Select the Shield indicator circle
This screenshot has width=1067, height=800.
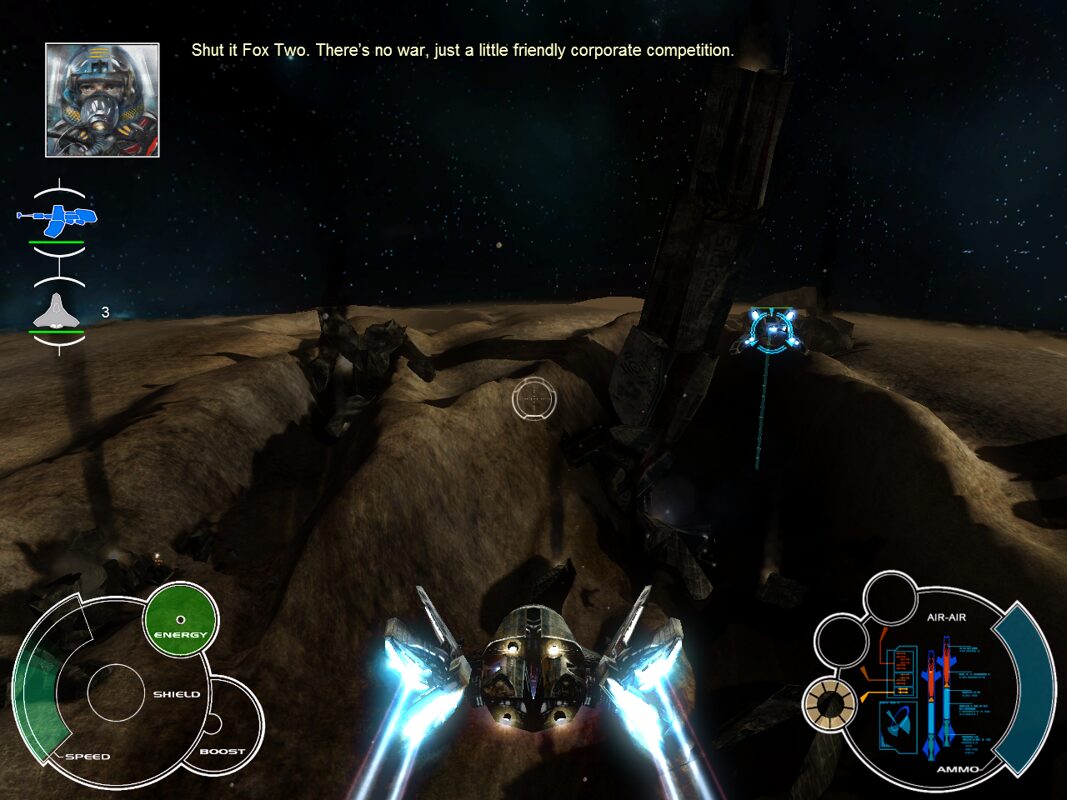(x=119, y=692)
